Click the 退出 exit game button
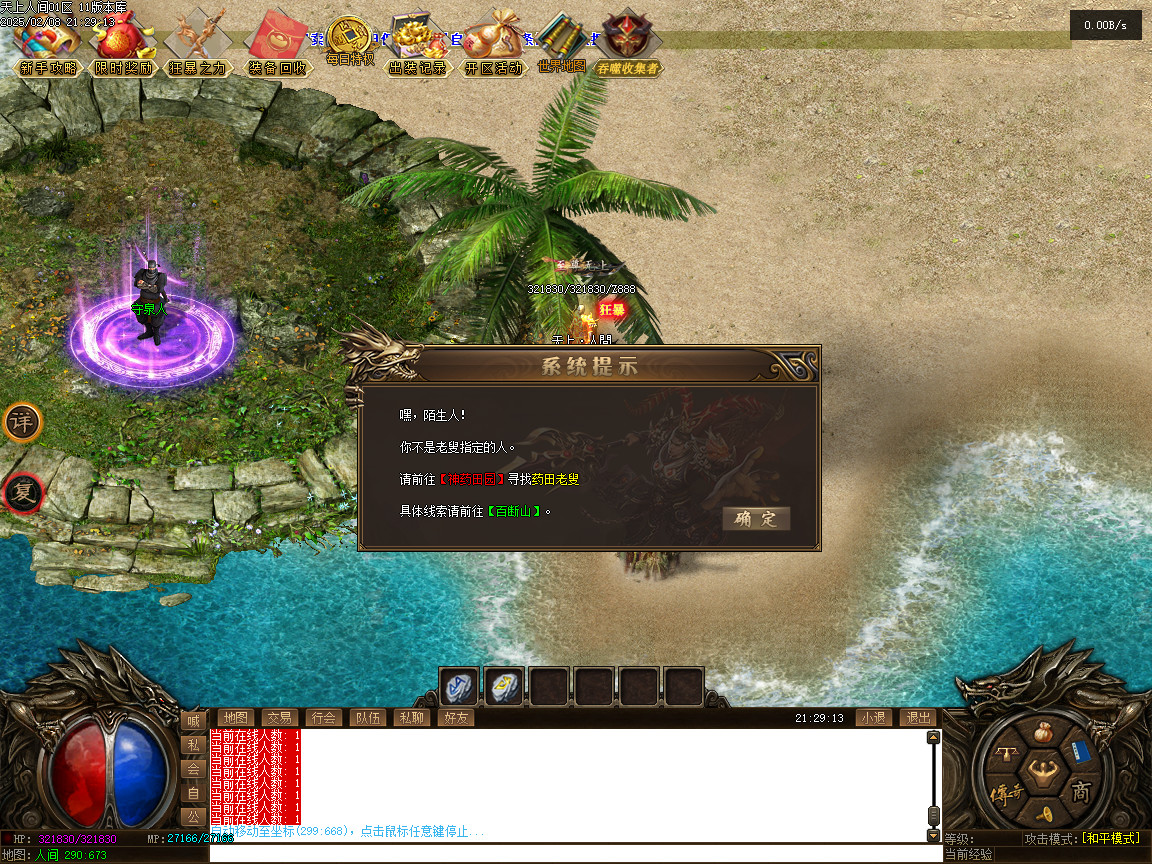 [x=917, y=718]
